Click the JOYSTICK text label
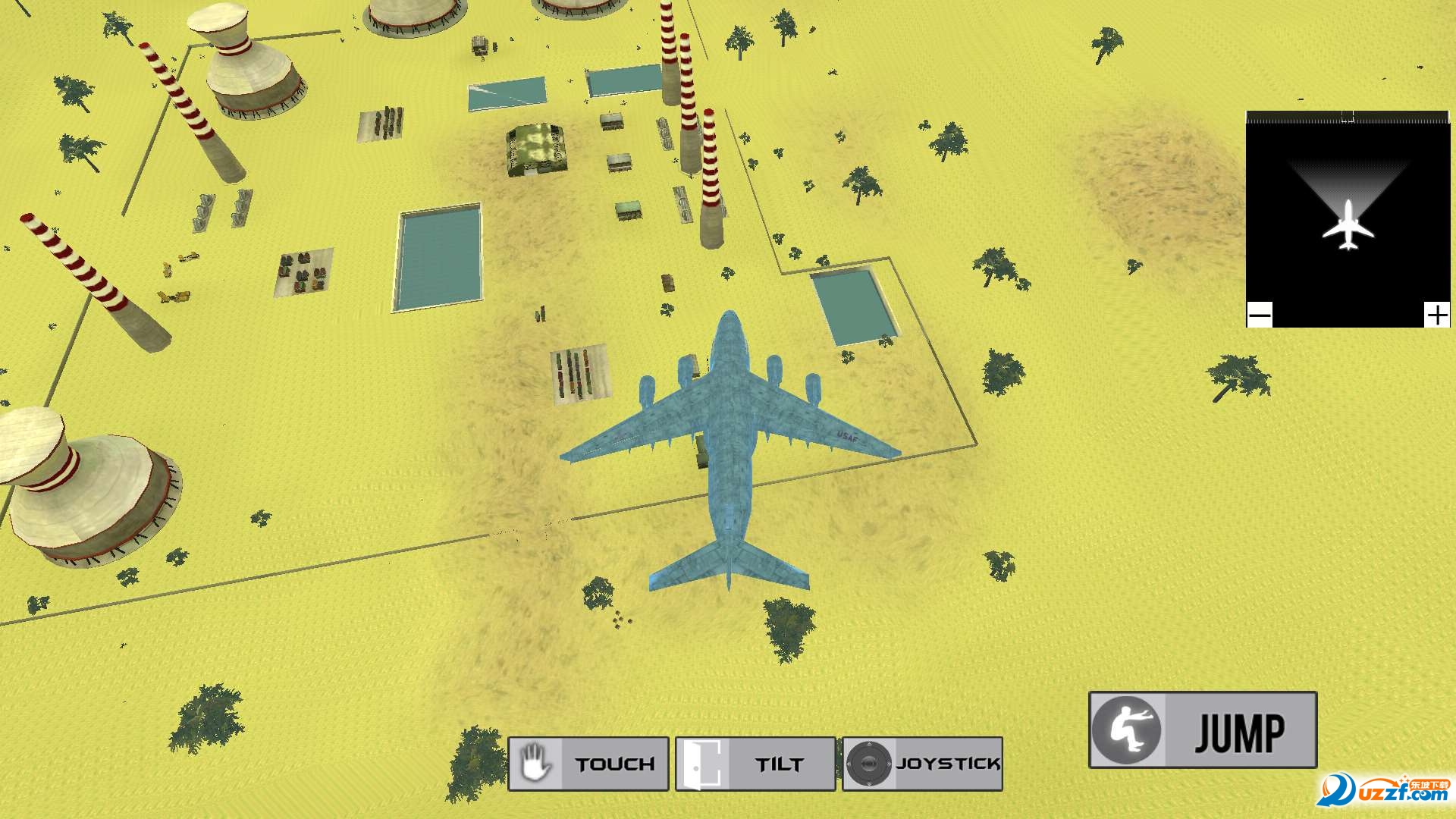 coord(948,764)
